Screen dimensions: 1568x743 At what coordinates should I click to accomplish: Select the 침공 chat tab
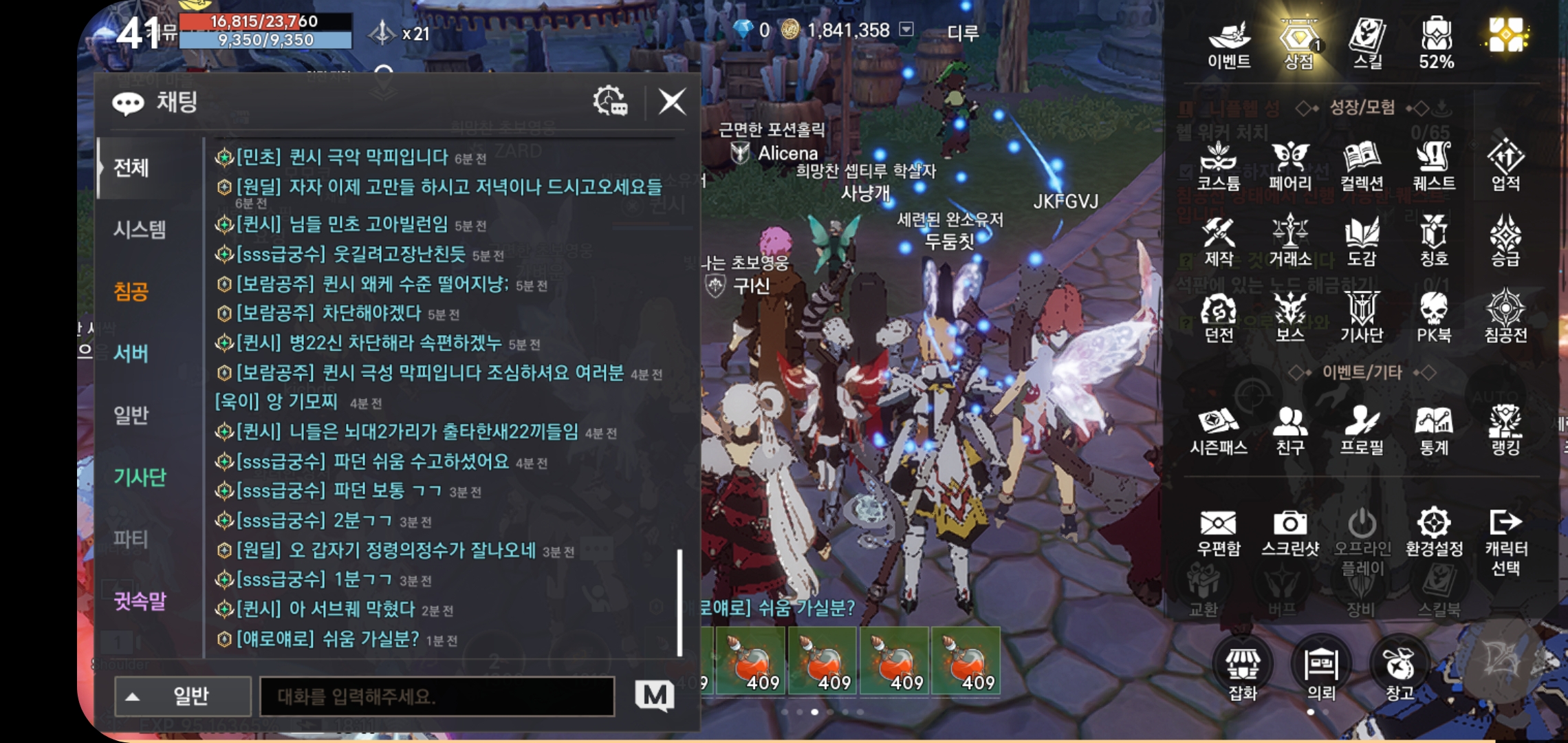point(131,291)
